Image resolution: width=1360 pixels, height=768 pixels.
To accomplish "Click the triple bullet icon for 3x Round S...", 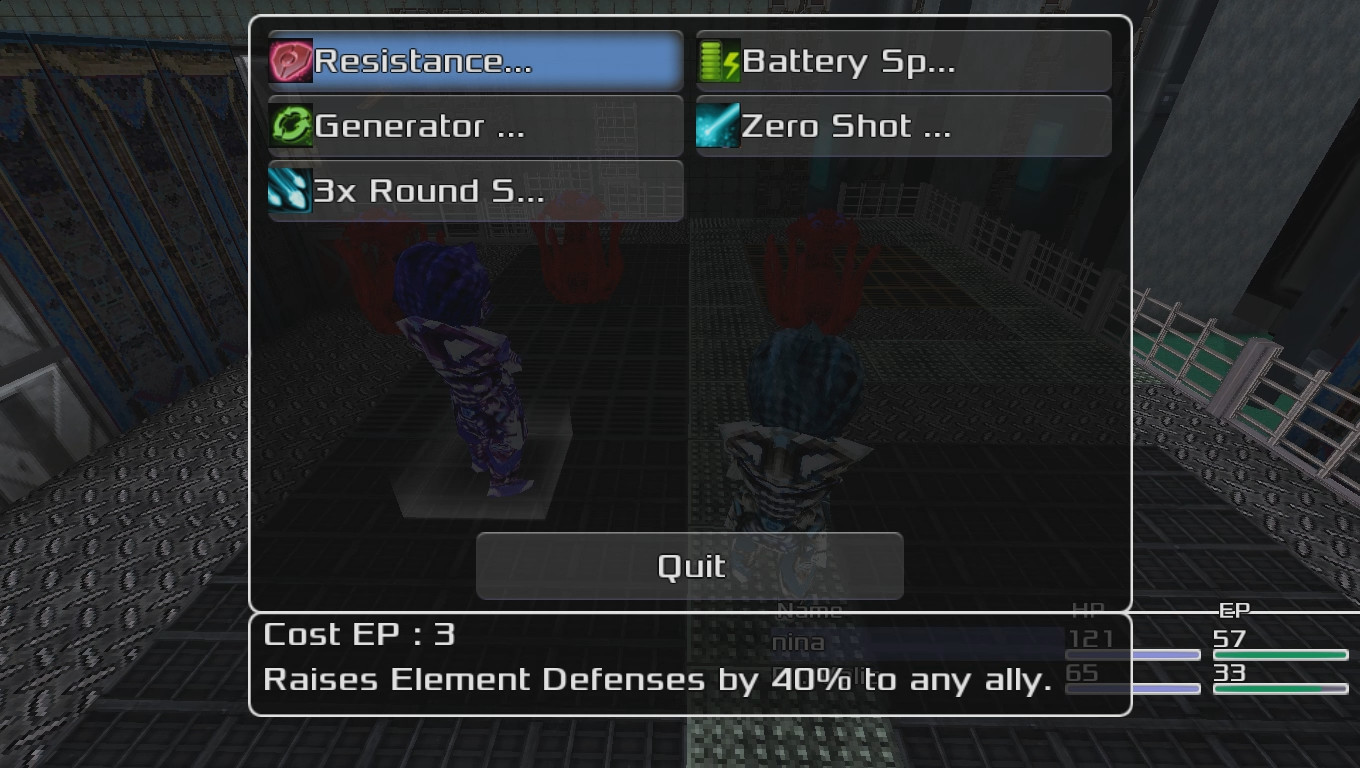I will (x=288, y=191).
